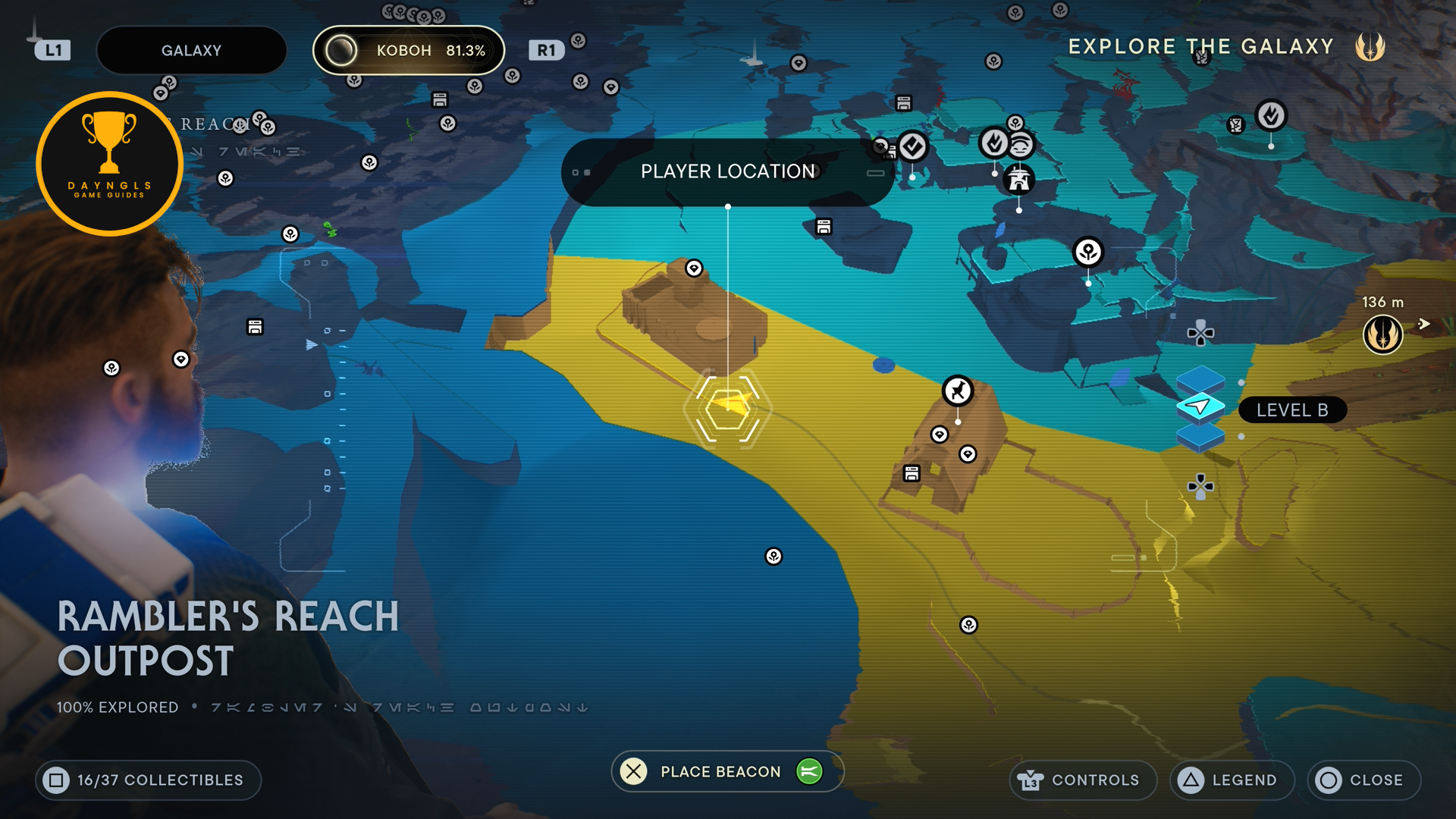Open the 16/37 Collectibles list
The image size is (1456, 819).
coord(148,780)
